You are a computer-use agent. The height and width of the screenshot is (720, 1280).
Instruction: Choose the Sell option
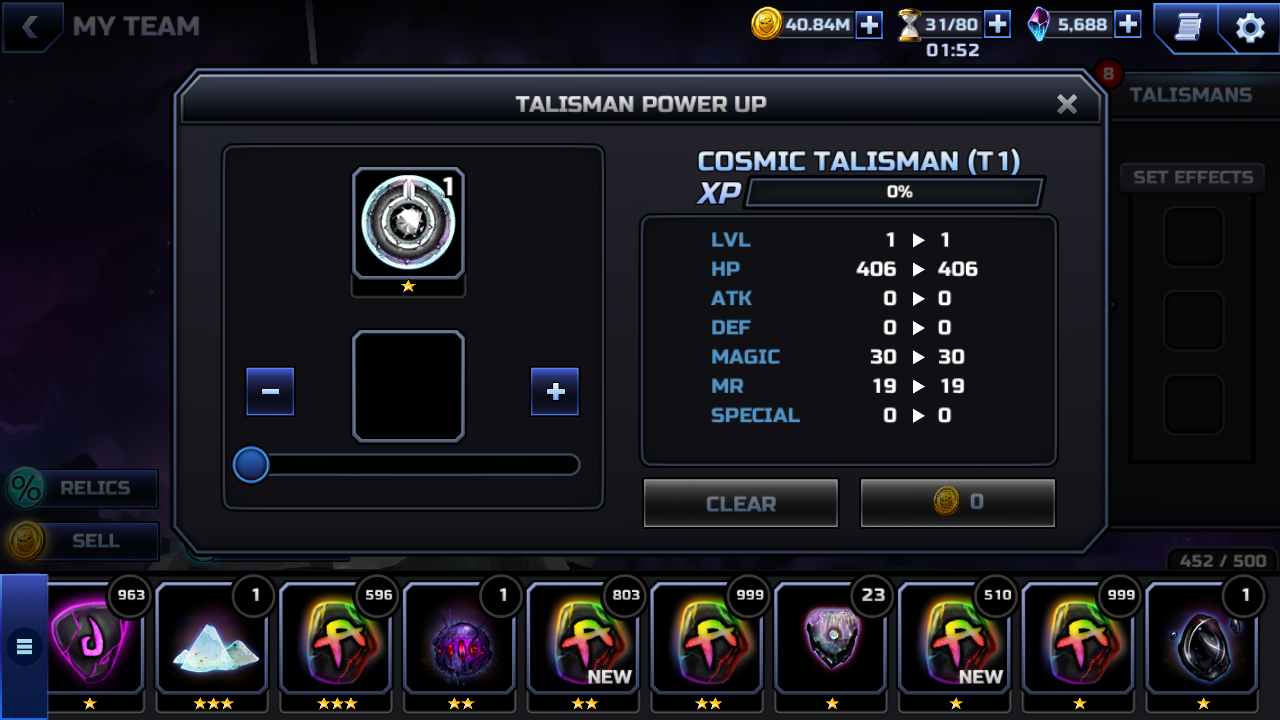[x=82, y=541]
